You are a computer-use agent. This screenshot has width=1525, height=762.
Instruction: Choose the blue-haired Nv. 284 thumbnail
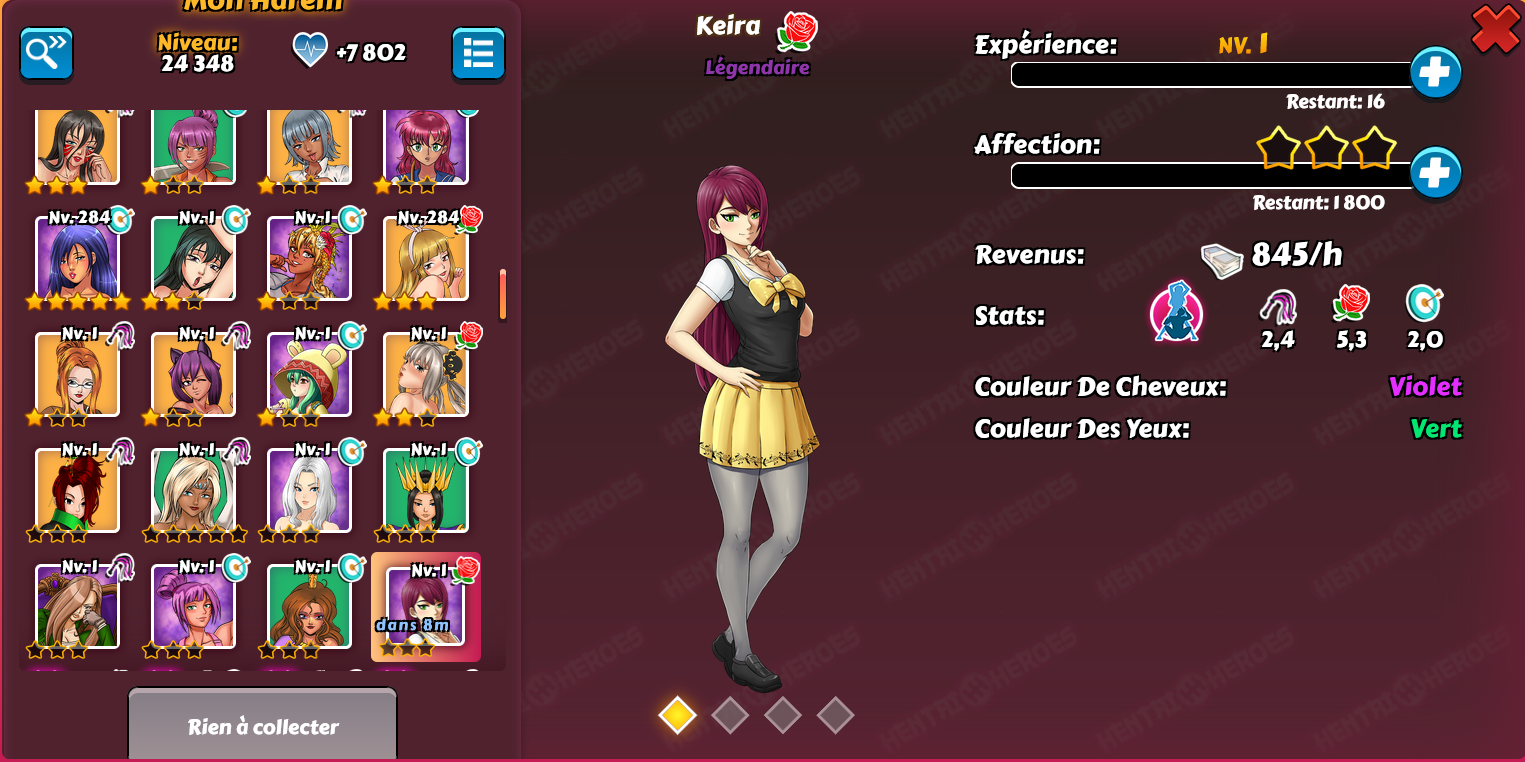coord(77,258)
